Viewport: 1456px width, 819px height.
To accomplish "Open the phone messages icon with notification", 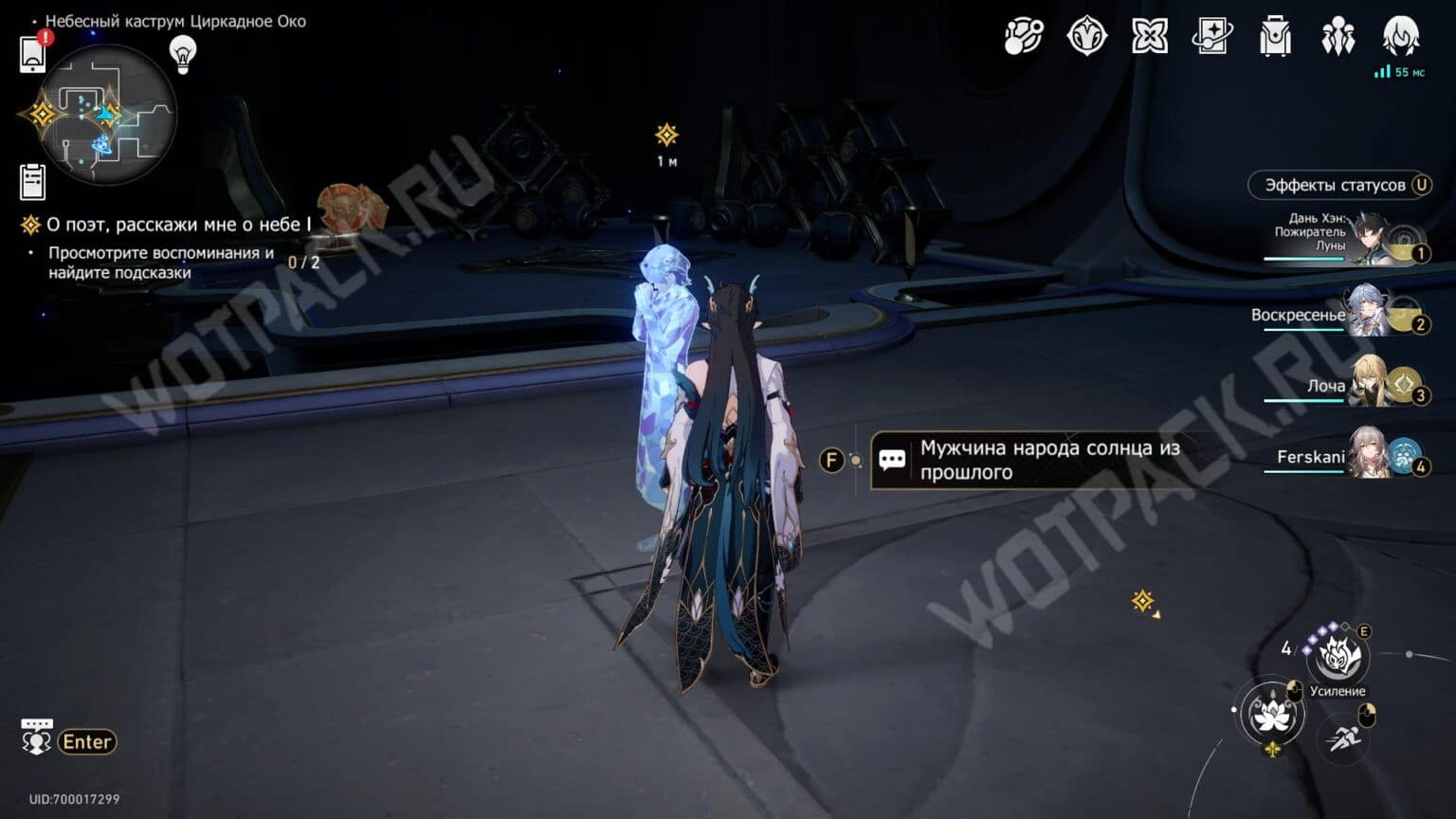I will pos(34,52).
